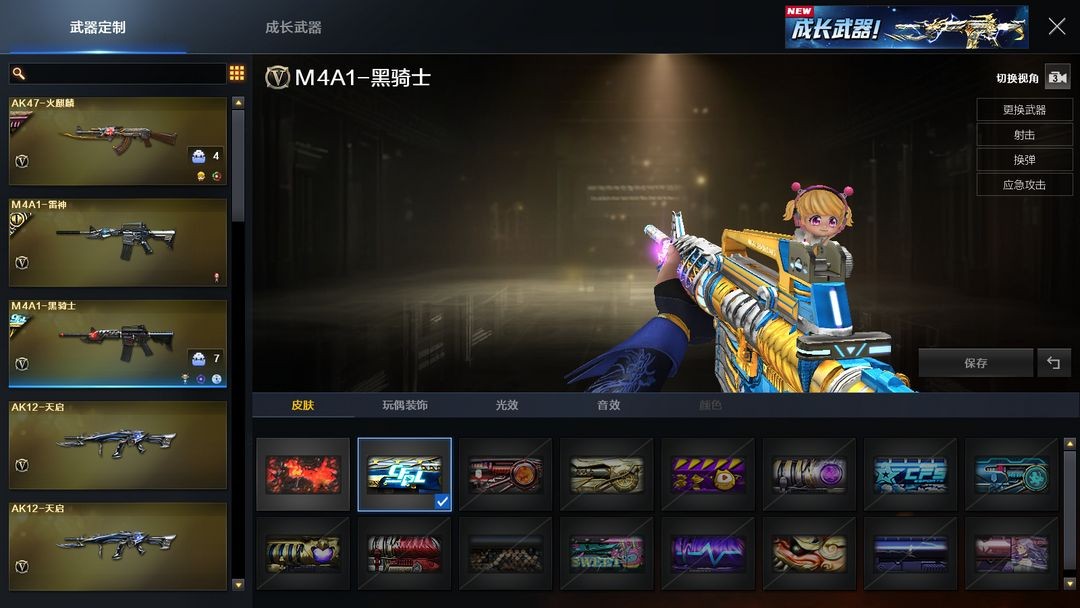Choose the M4A1-雷神 weapon entry

(118, 242)
